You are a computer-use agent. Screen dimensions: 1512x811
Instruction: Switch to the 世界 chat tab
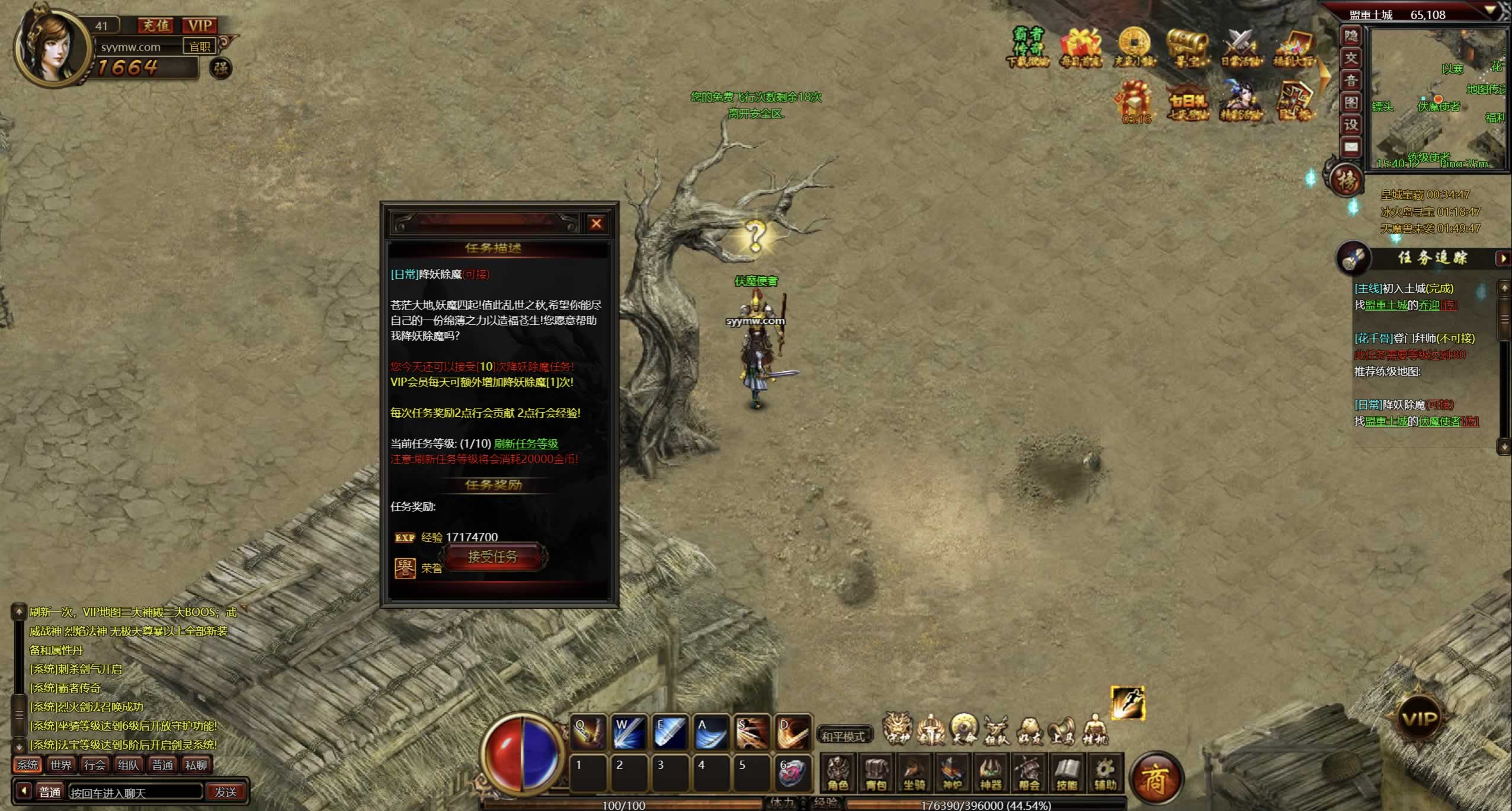61,765
